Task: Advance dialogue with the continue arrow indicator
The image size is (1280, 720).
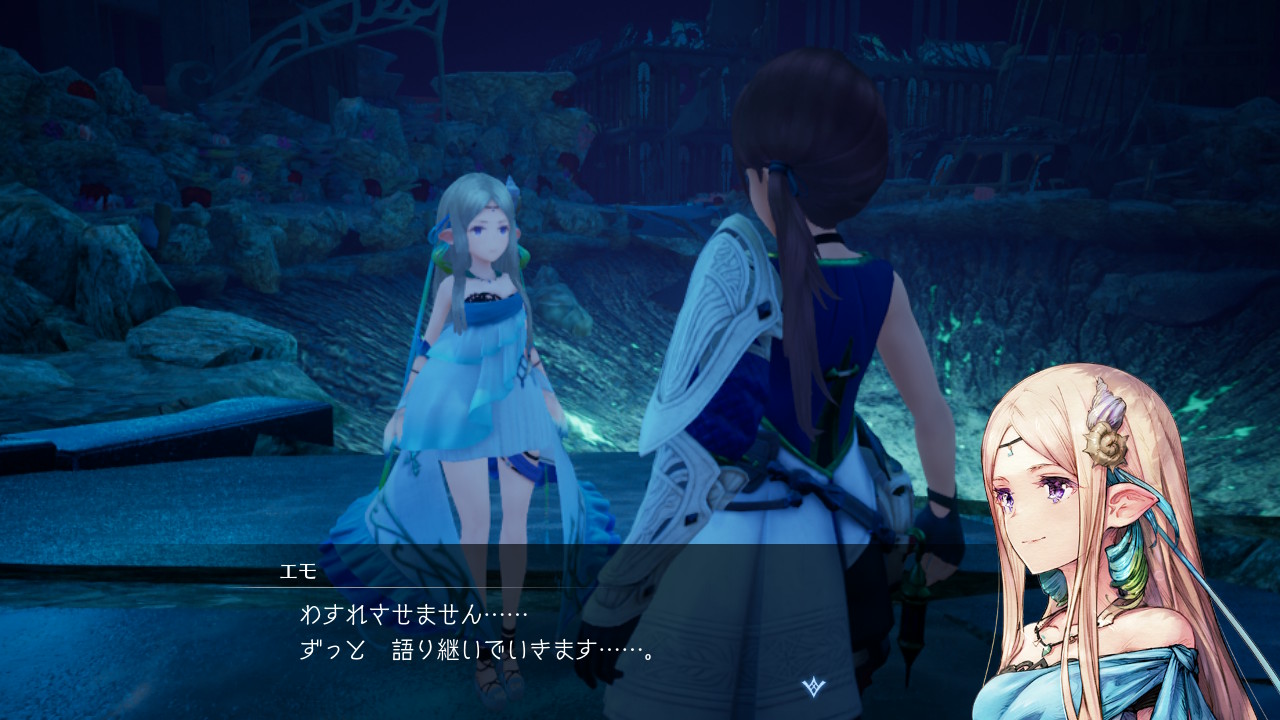Action: (814, 687)
